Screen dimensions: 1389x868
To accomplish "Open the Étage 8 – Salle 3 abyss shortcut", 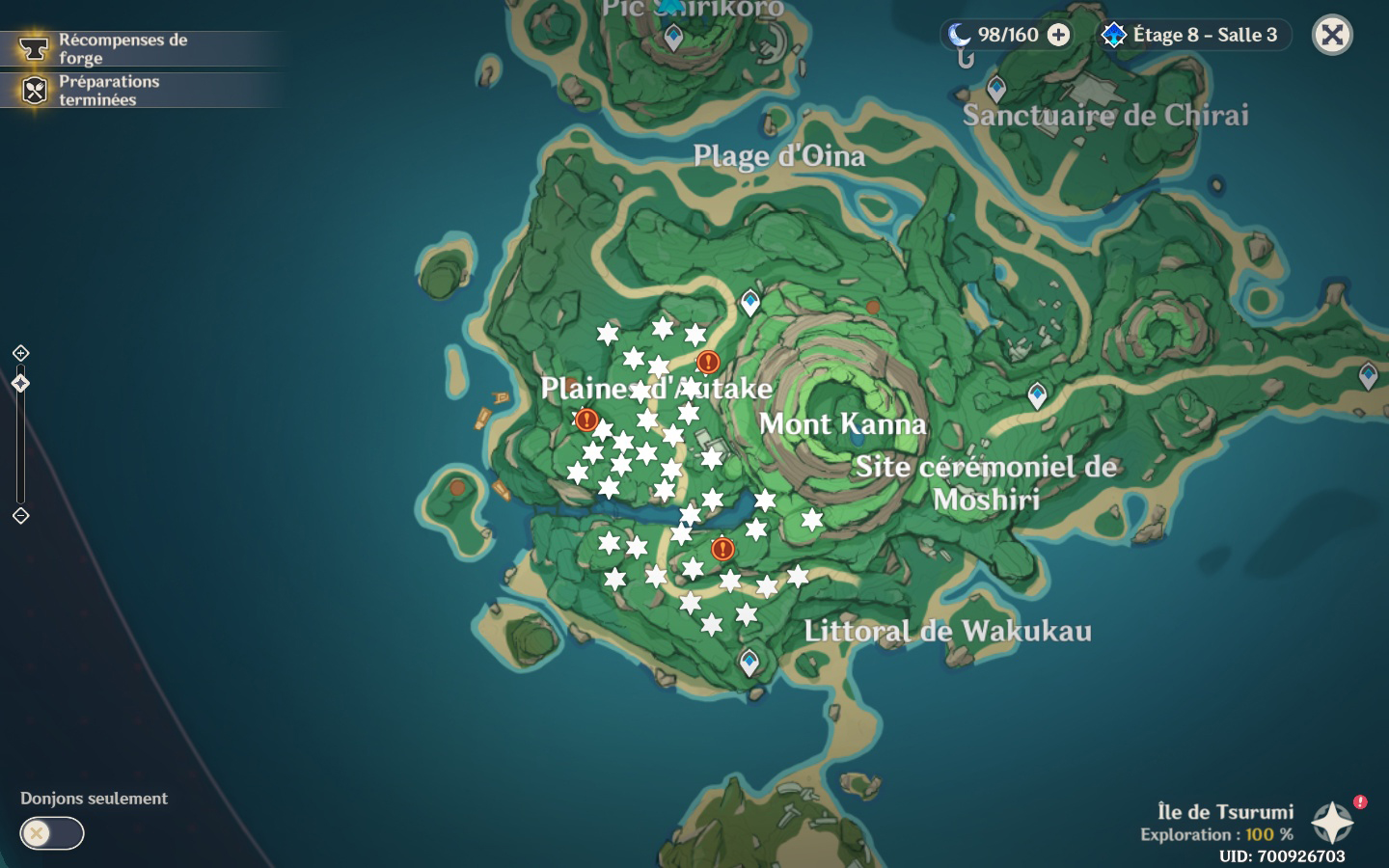I will click(x=1191, y=36).
